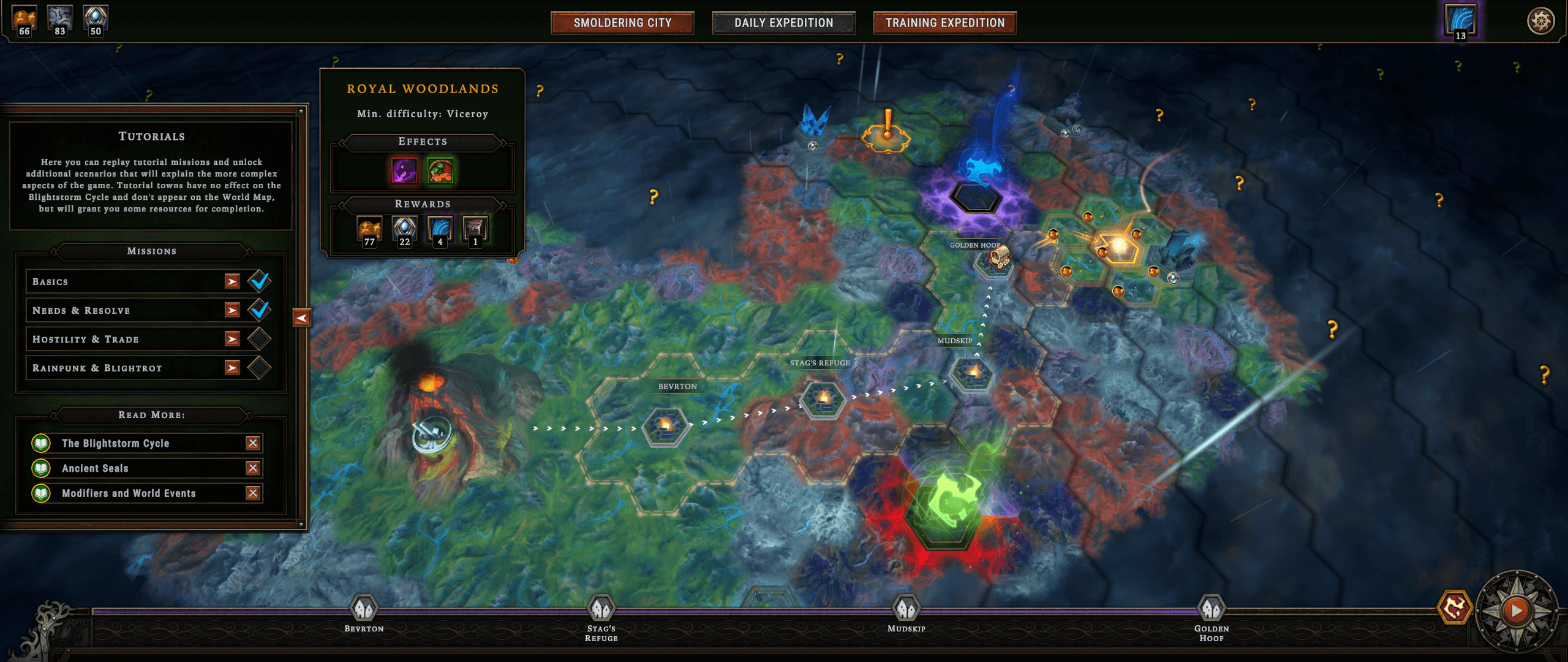
Task: Open the Smoldering City screen
Action: (622, 23)
